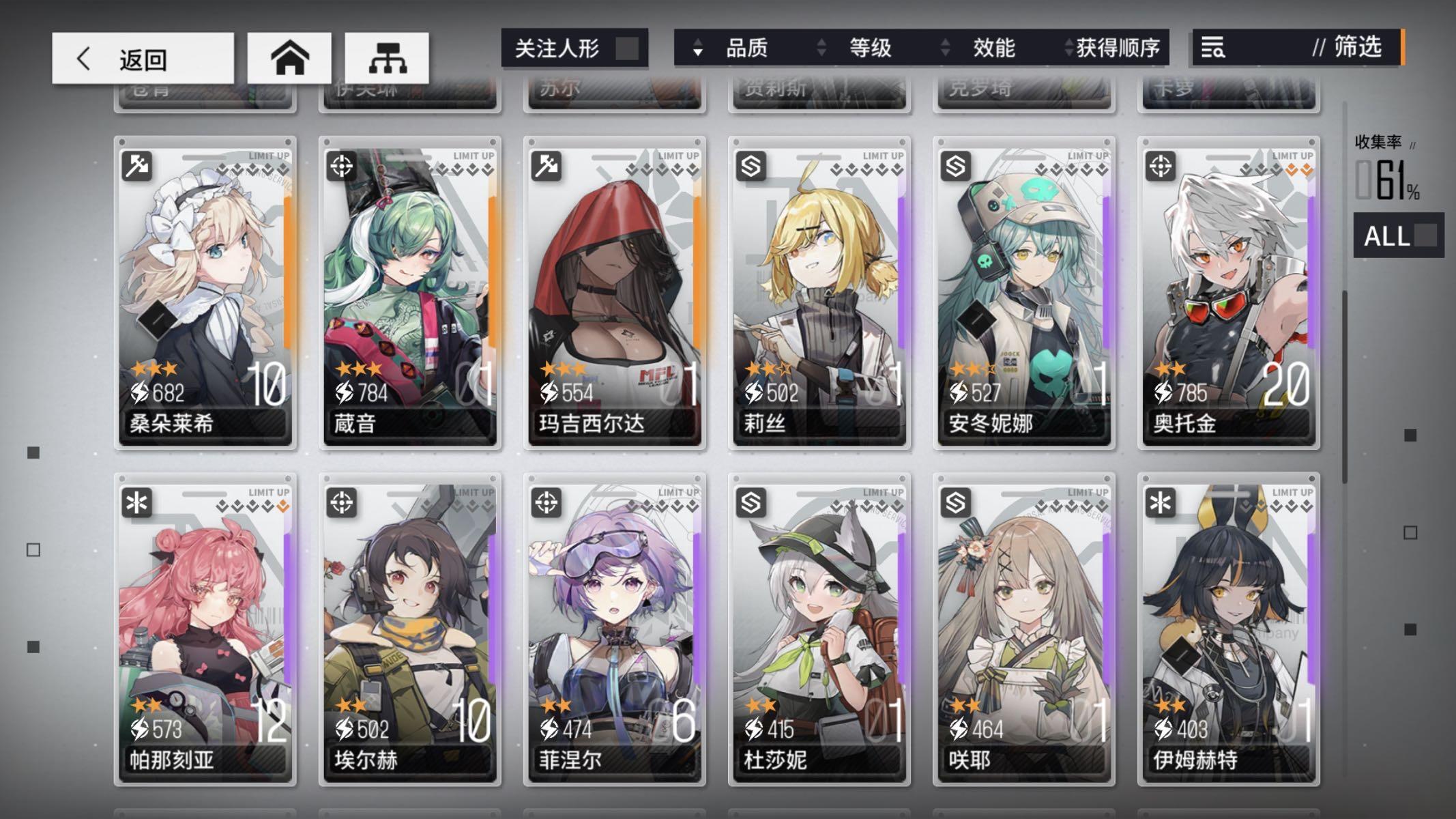Viewport: 1456px width, 819px height.
Task: Toggle the specialist icon on 伊姆赫特's card
Action: point(1159,503)
